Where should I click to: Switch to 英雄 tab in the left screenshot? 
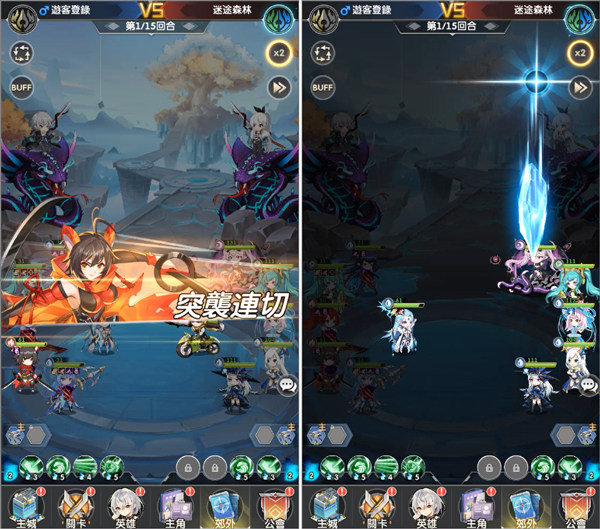click(123, 506)
